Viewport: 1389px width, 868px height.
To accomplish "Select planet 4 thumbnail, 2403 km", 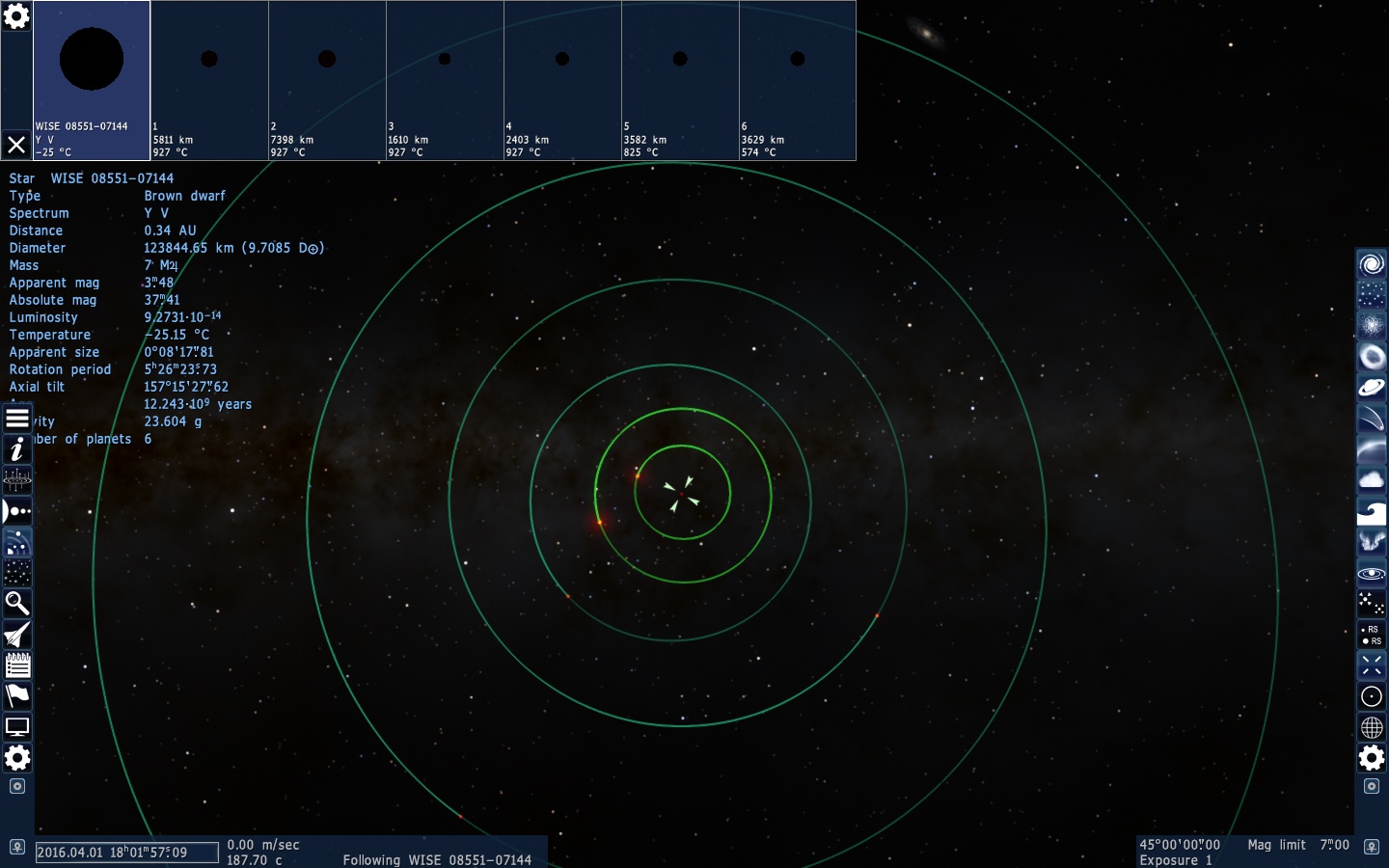I will click(562, 80).
